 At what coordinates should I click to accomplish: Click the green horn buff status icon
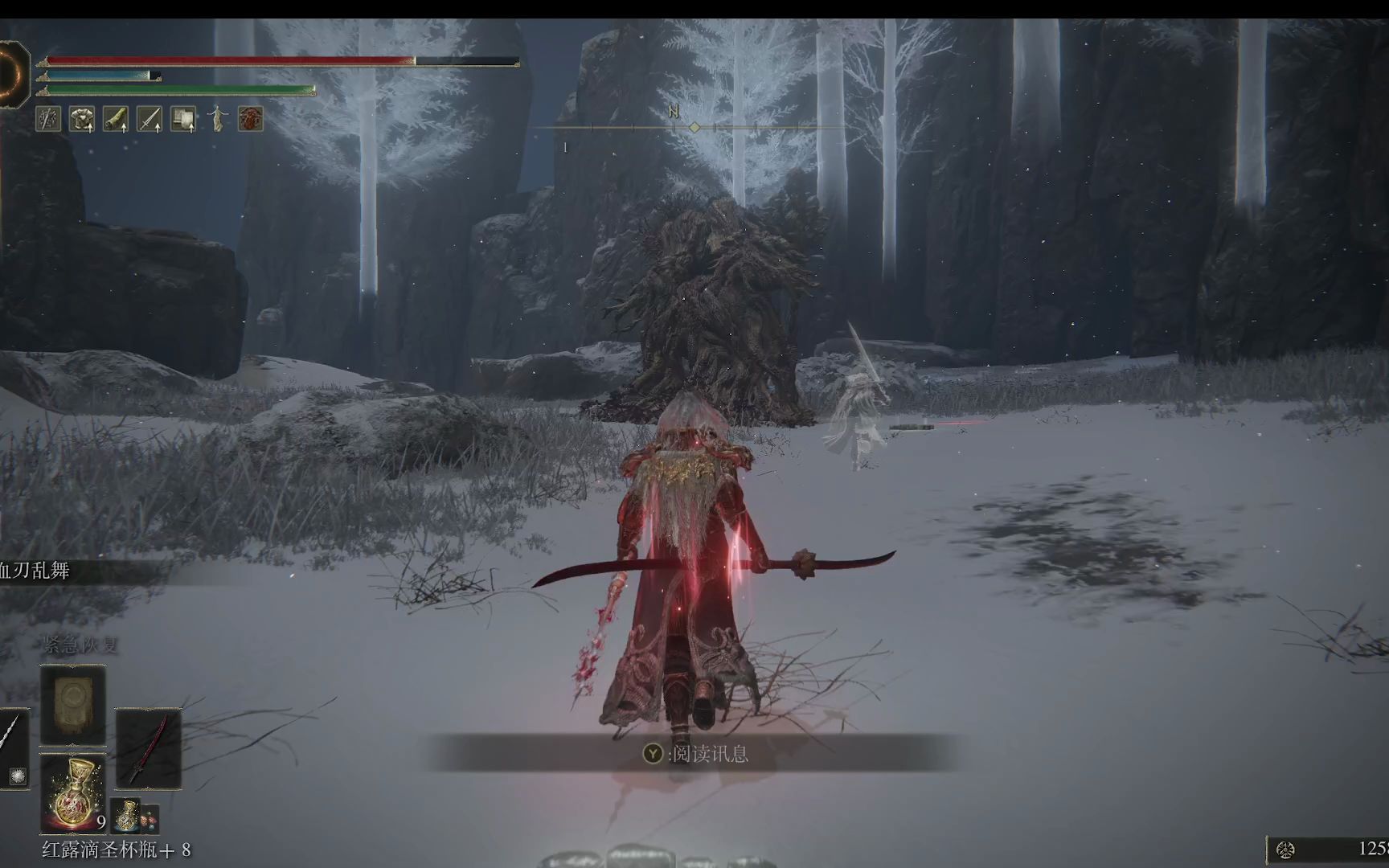click(x=116, y=119)
